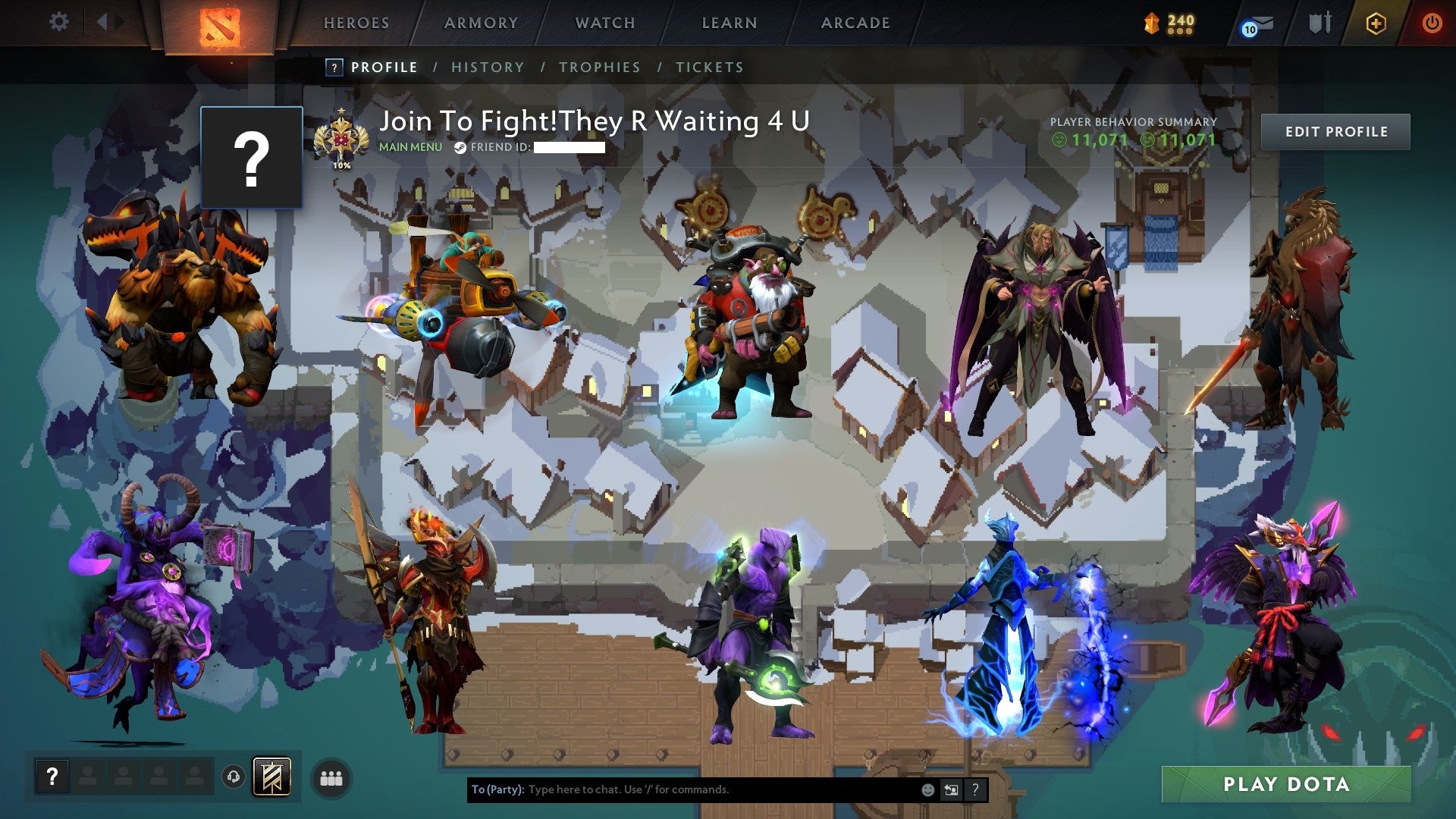Viewport: 1456px width, 819px height.
Task: Click the EDIT PROFILE button
Action: pyautogui.click(x=1335, y=131)
